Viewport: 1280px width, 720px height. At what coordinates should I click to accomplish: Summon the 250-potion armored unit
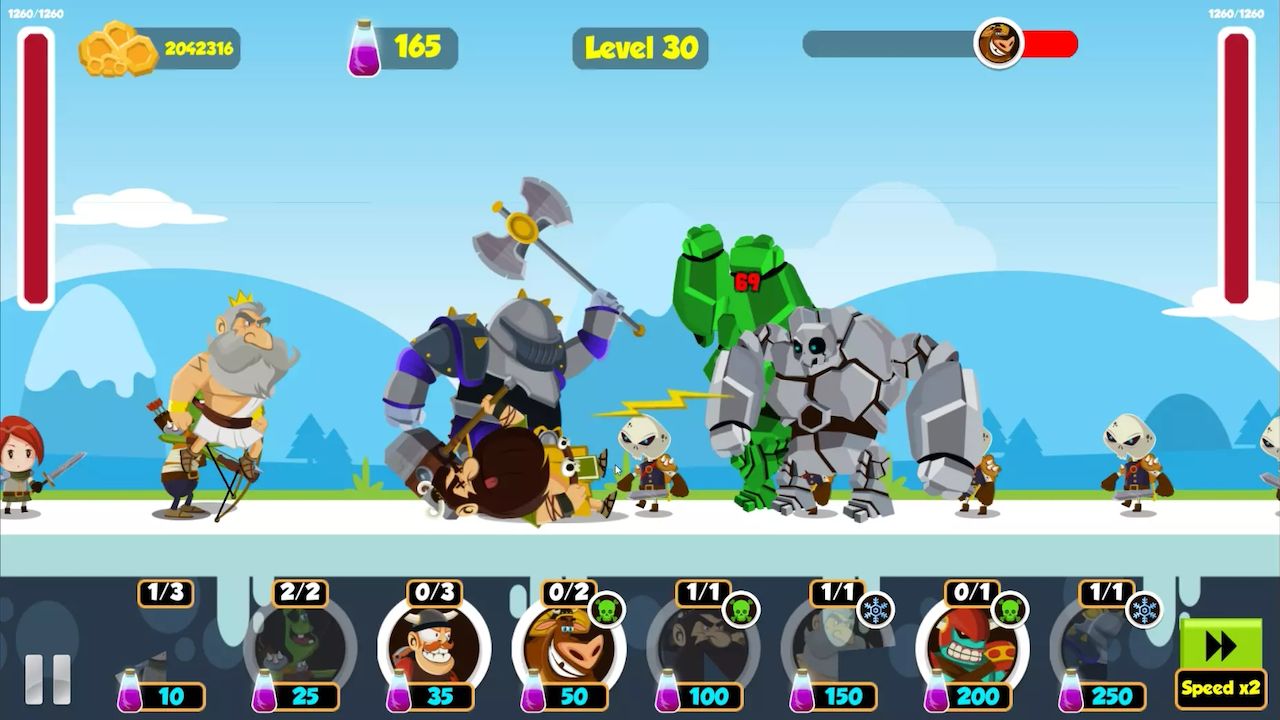tap(1105, 650)
